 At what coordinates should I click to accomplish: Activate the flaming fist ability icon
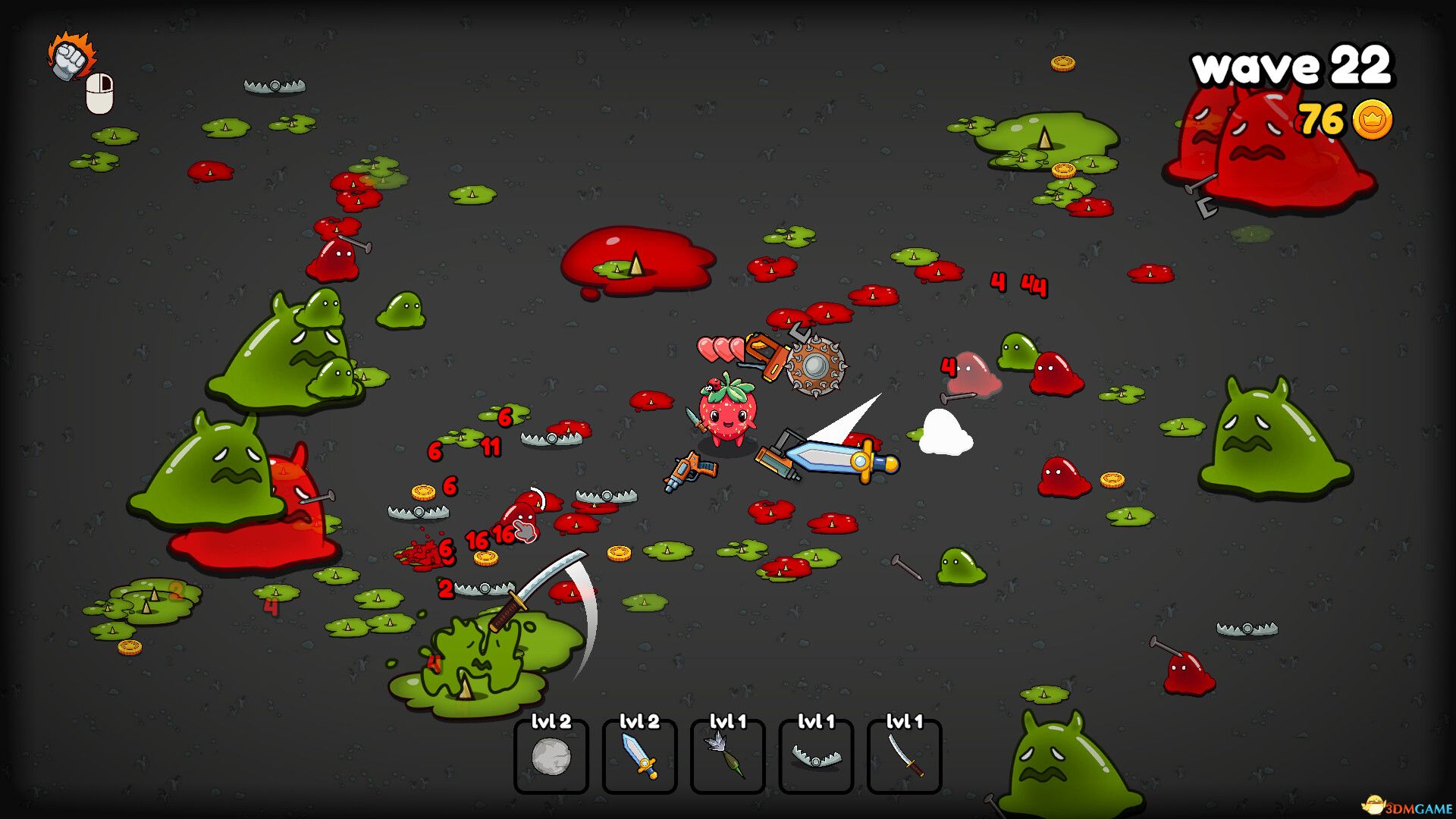click(x=71, y=57)
